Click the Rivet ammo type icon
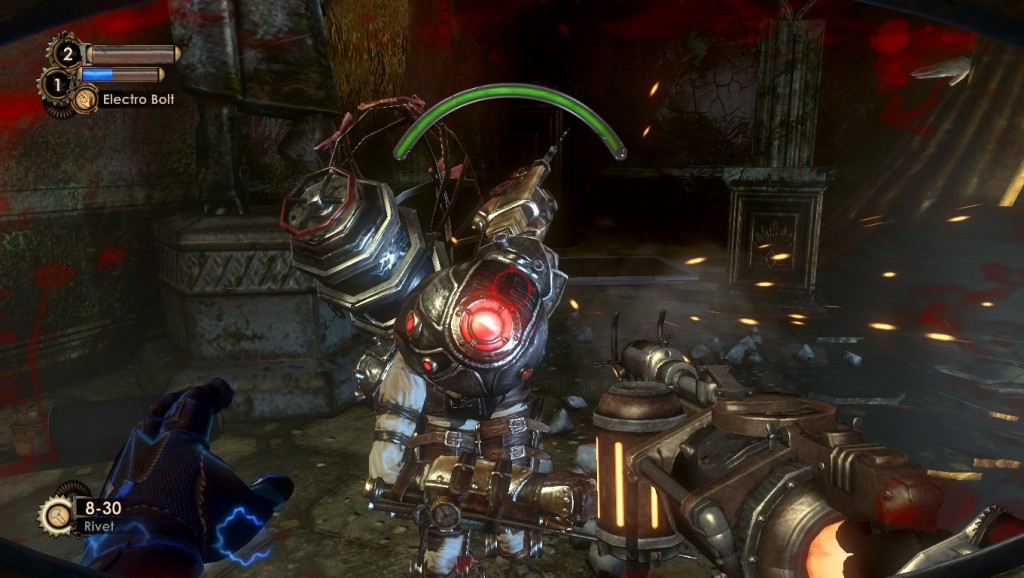This screenshot has height=578, width=1024. (55, 515)
